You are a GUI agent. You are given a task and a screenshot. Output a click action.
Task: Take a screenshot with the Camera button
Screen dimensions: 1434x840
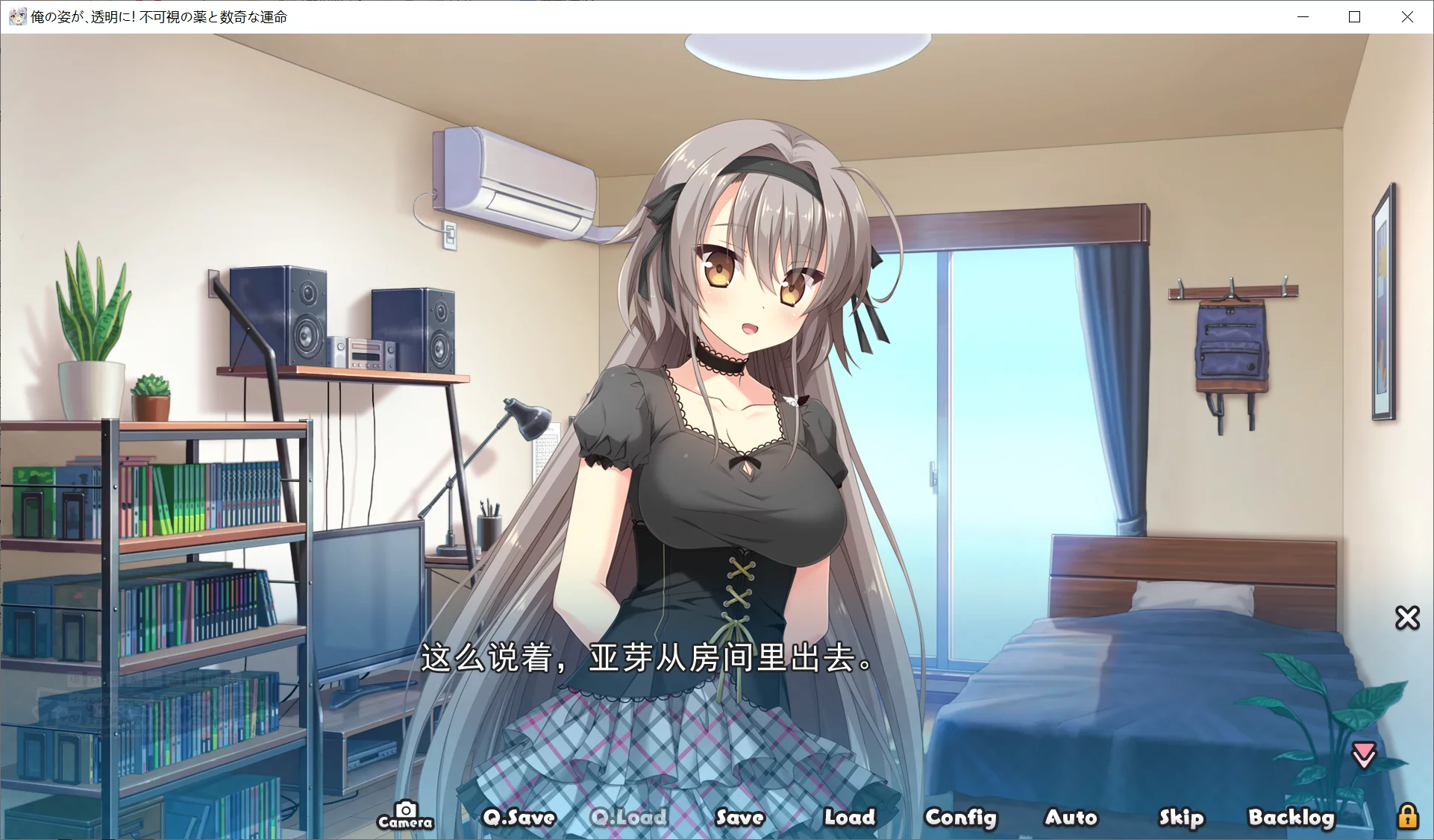[x=405, y=815]
